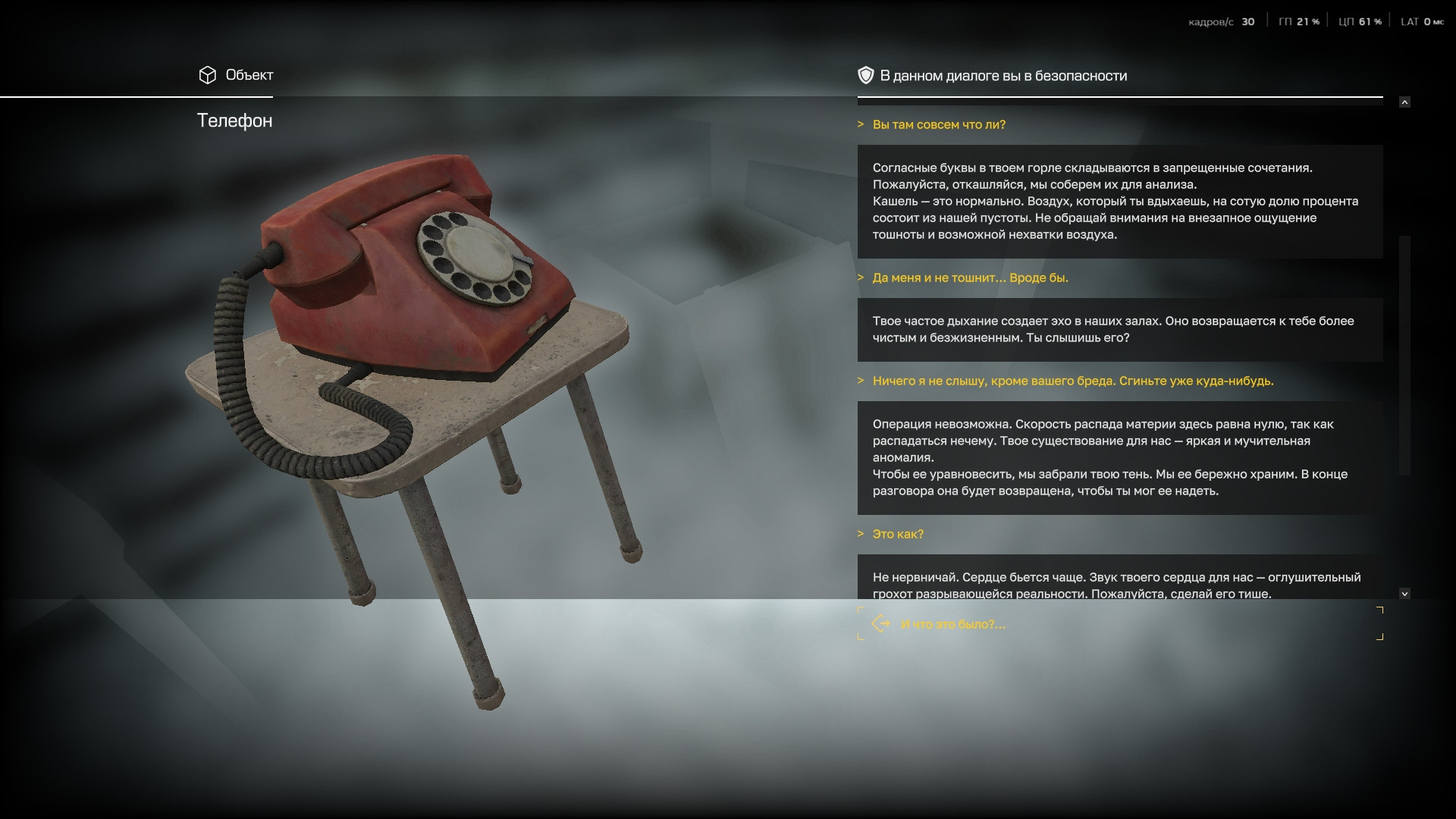Choose the reply "И что это было?..."
The image size is (1456, 819).
(x=952, y=624)
